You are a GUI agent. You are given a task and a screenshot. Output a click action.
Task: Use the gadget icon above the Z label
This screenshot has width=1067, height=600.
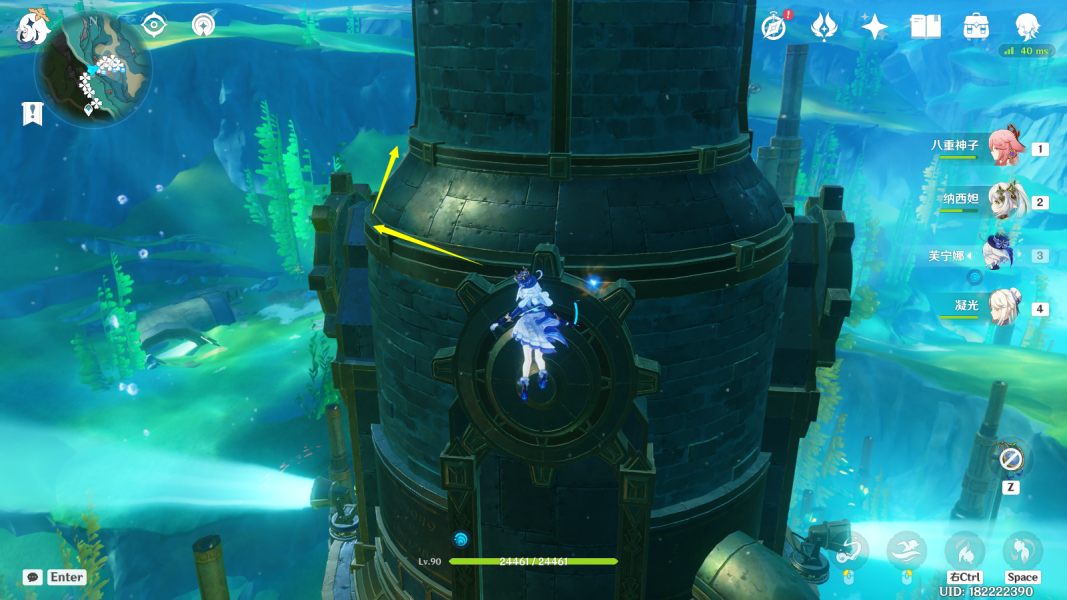(1010, 460)
